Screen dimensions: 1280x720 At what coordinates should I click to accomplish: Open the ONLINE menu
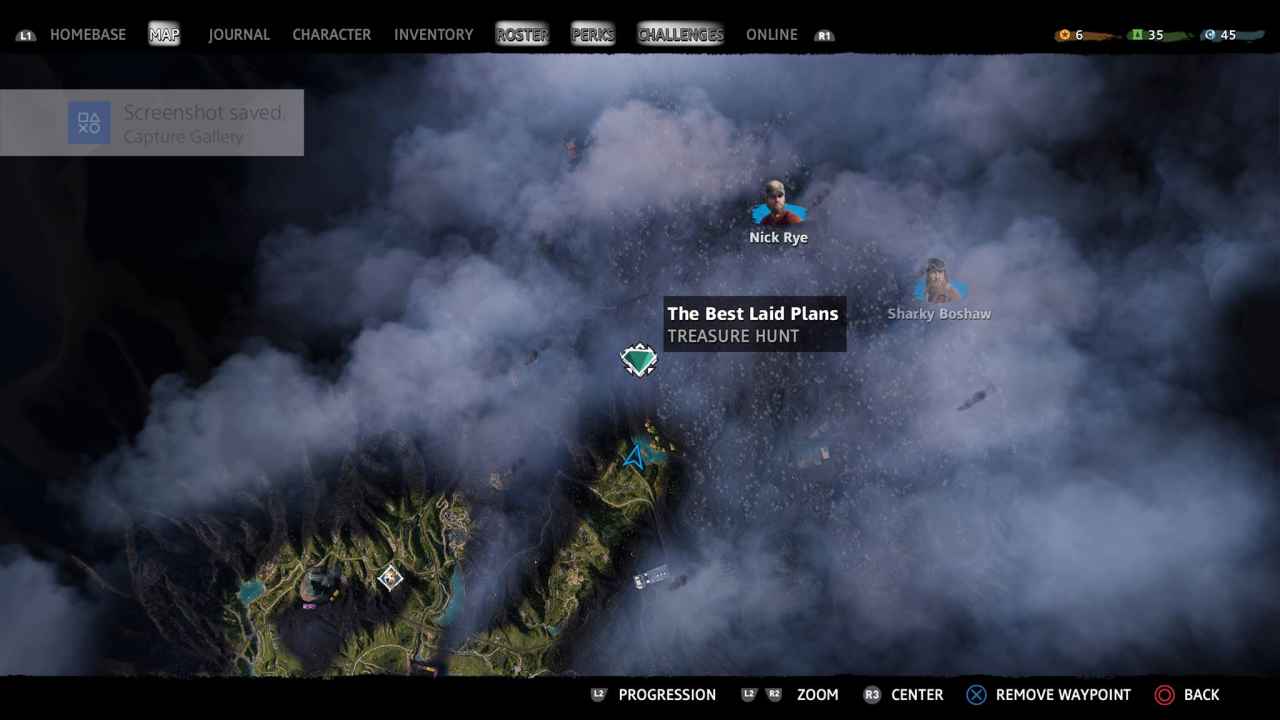click(x=771, y=34)
